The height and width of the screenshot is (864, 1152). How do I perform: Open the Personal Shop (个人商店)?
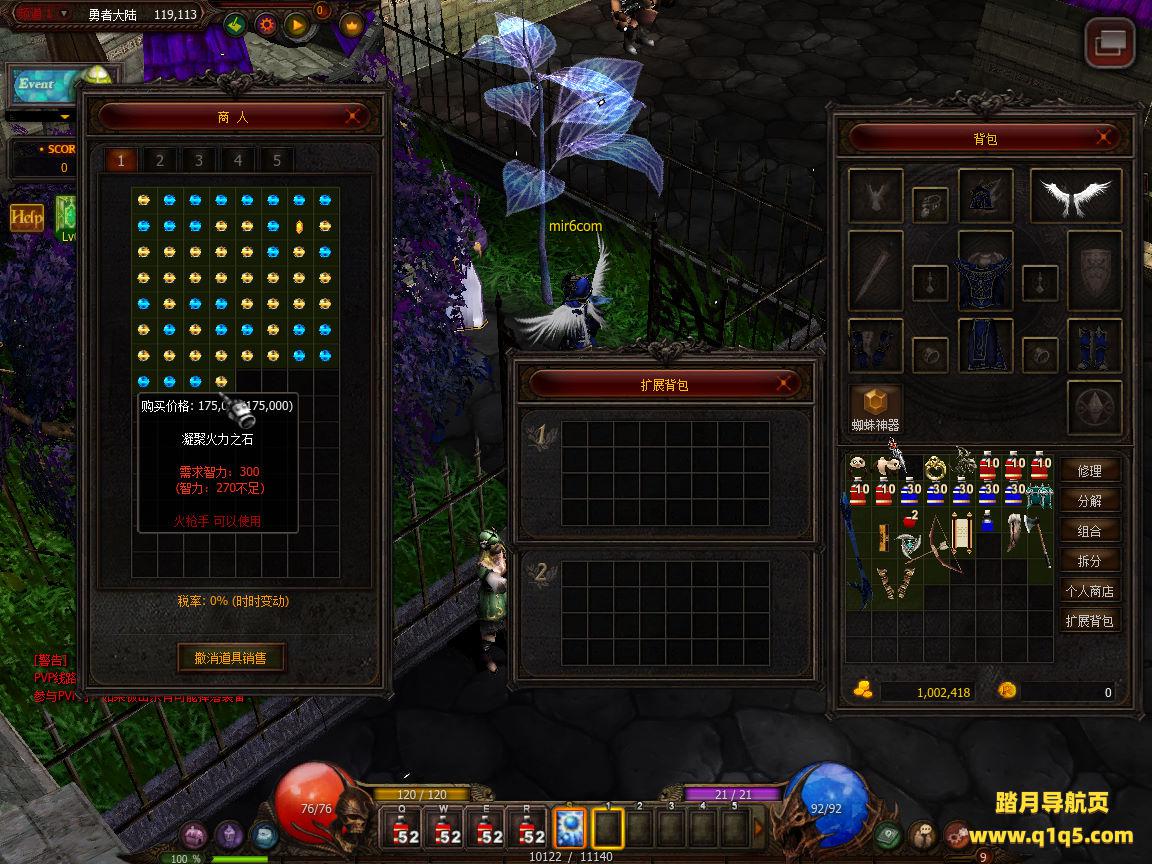pyautogui.click(x=1089, y=591)
